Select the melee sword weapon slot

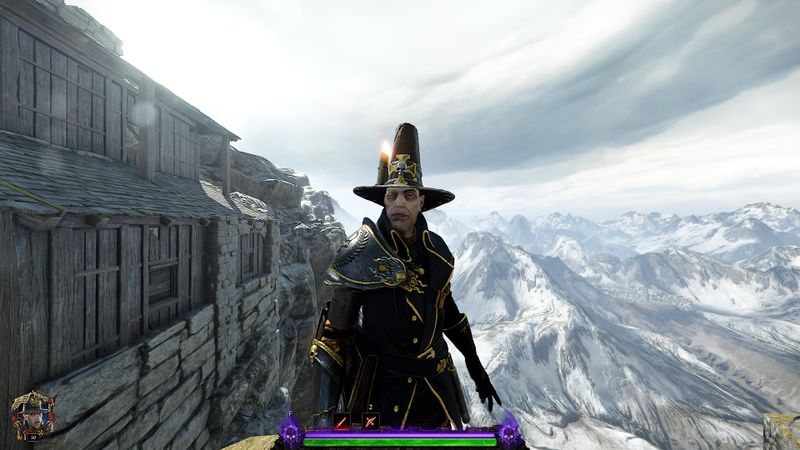click(342, 421)
